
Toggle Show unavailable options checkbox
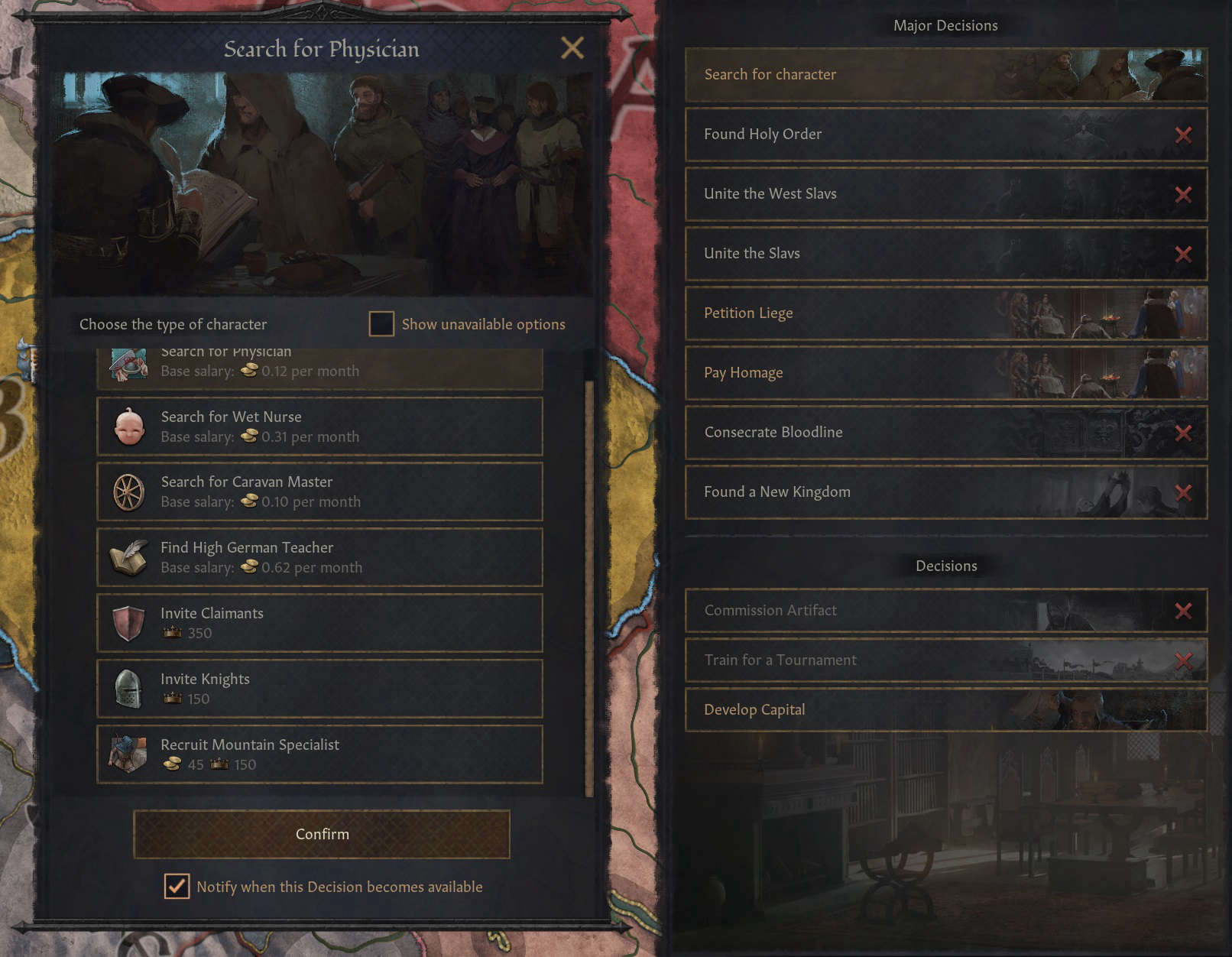click(381, 324)
